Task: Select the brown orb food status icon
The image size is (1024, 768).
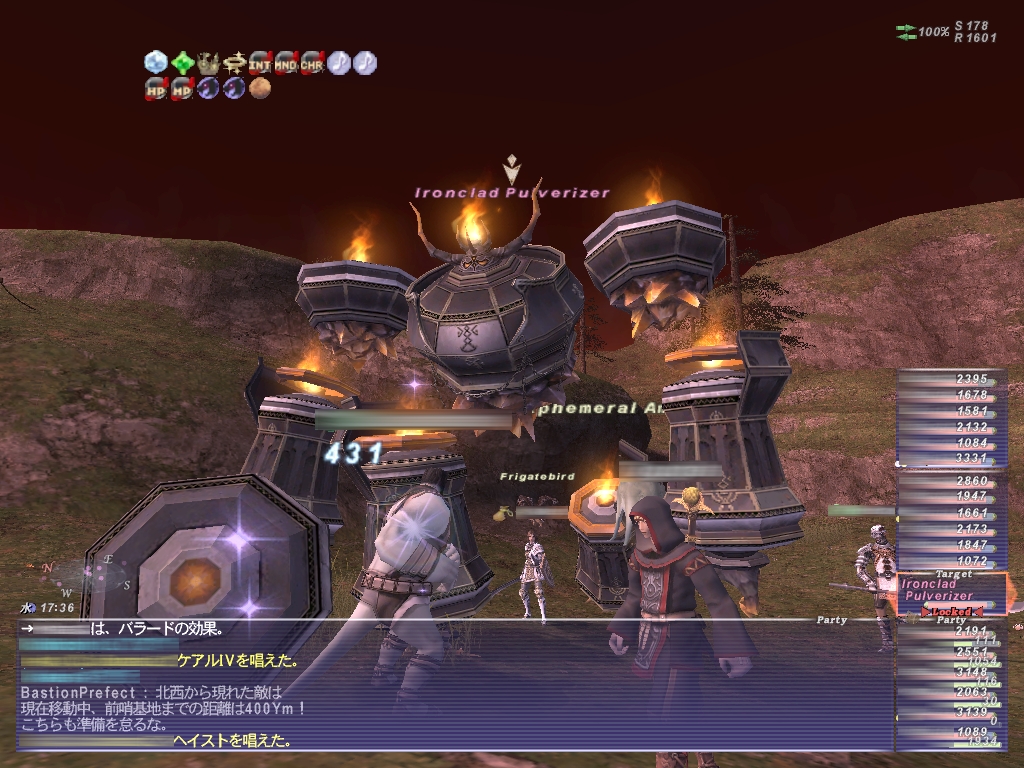Action: (x=260, y=88)
